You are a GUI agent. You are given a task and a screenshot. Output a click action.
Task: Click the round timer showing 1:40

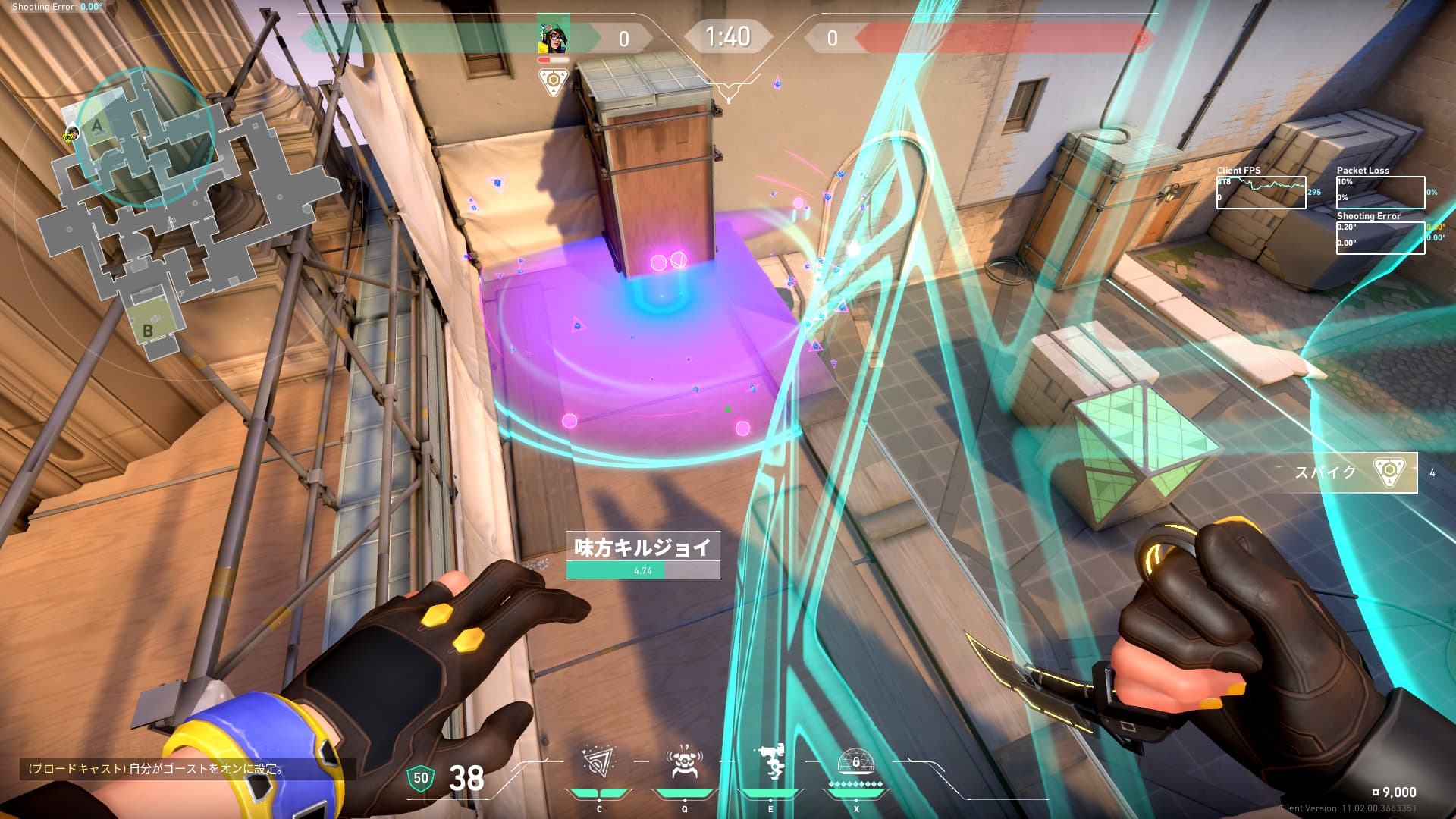pyautogui.click(x=729, y=35)
